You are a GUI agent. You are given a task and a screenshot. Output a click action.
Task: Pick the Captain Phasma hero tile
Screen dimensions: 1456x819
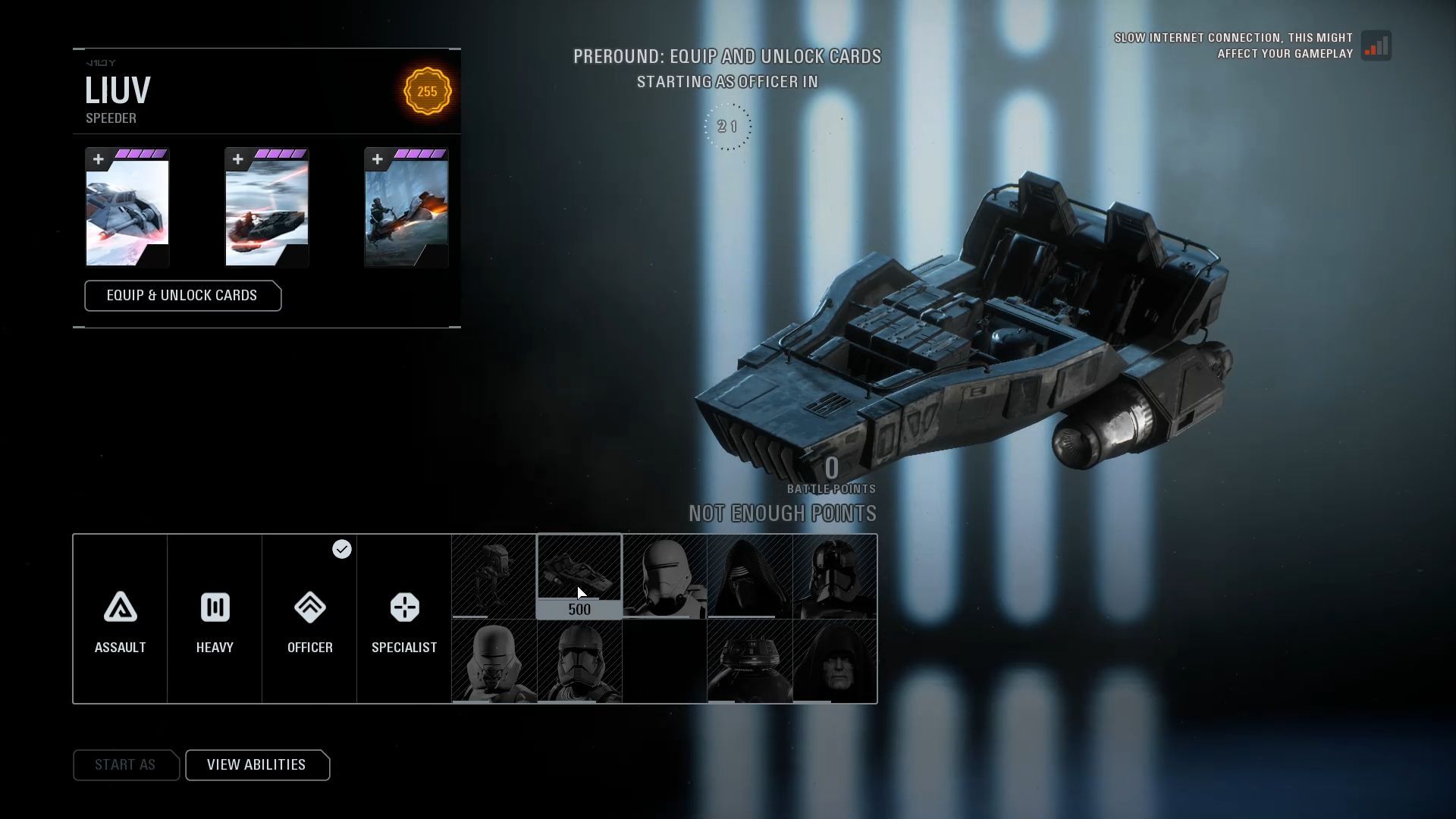tap(835, 576)
